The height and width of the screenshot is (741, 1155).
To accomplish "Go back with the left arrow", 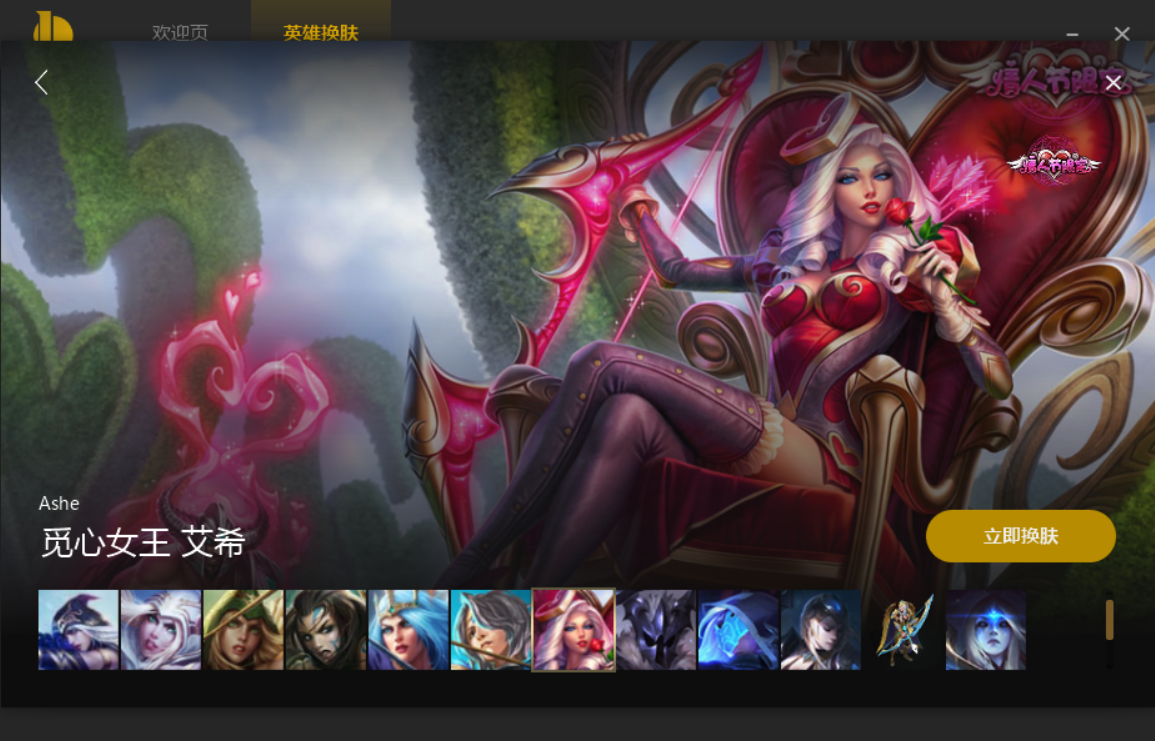I will coord(41,82).
